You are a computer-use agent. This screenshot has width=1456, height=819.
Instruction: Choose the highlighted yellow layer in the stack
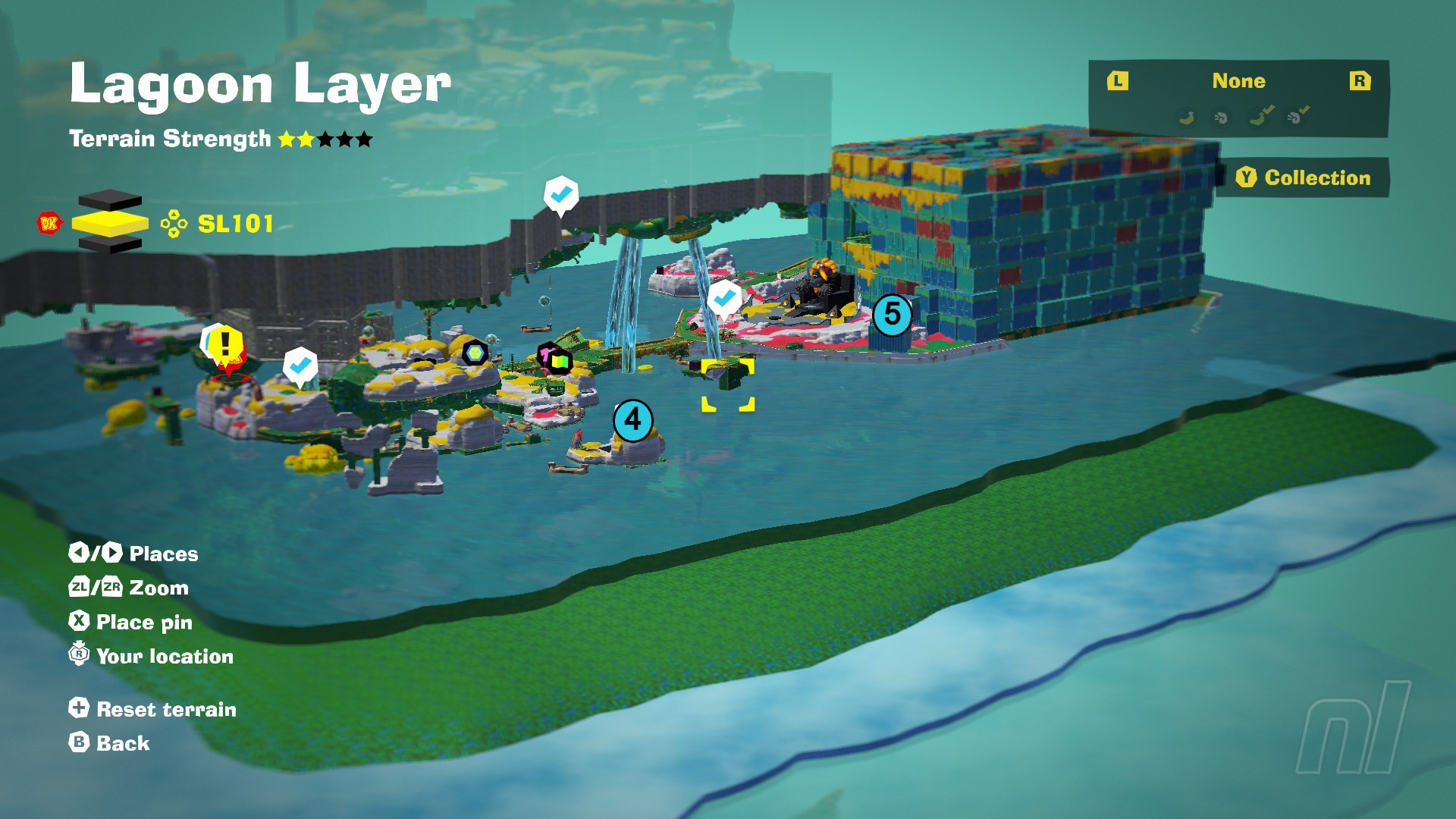click(x=110, y=223)
